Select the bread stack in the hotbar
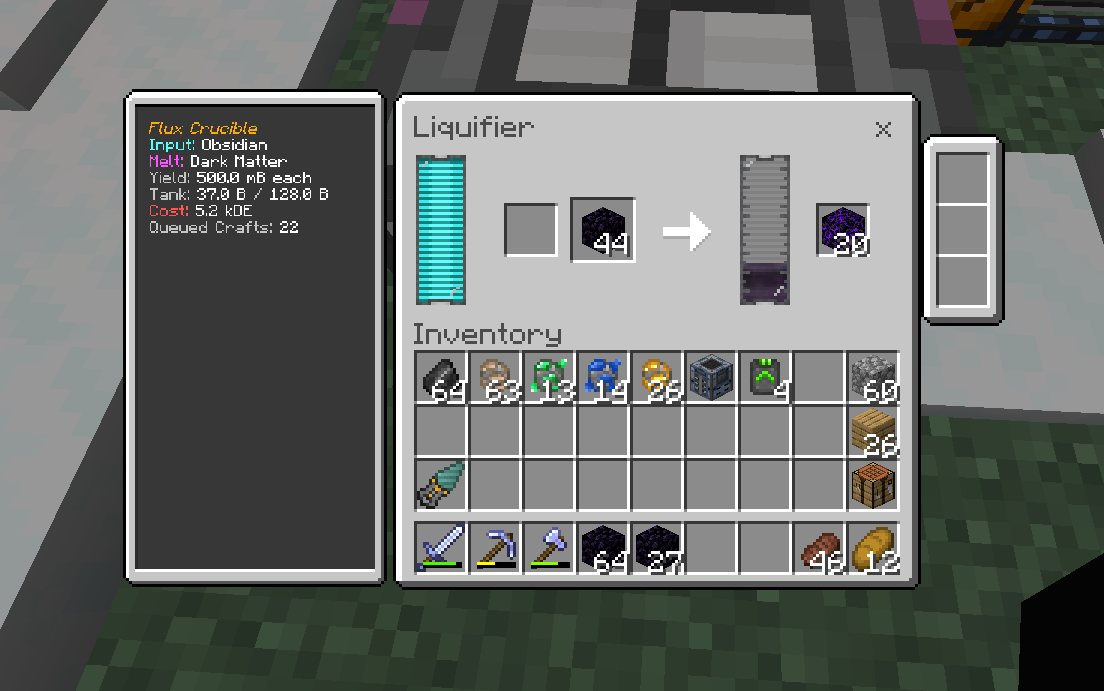Screen dimensions: 1104x691 tap(873, 548)
